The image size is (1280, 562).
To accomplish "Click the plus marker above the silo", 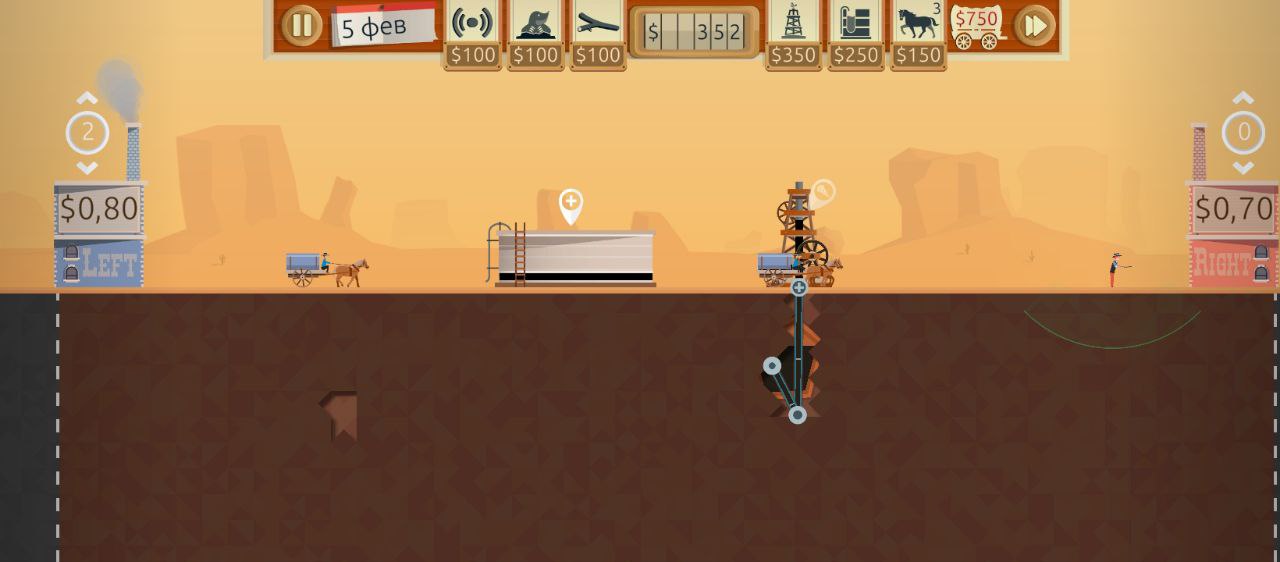I will (x=571, y=203).
